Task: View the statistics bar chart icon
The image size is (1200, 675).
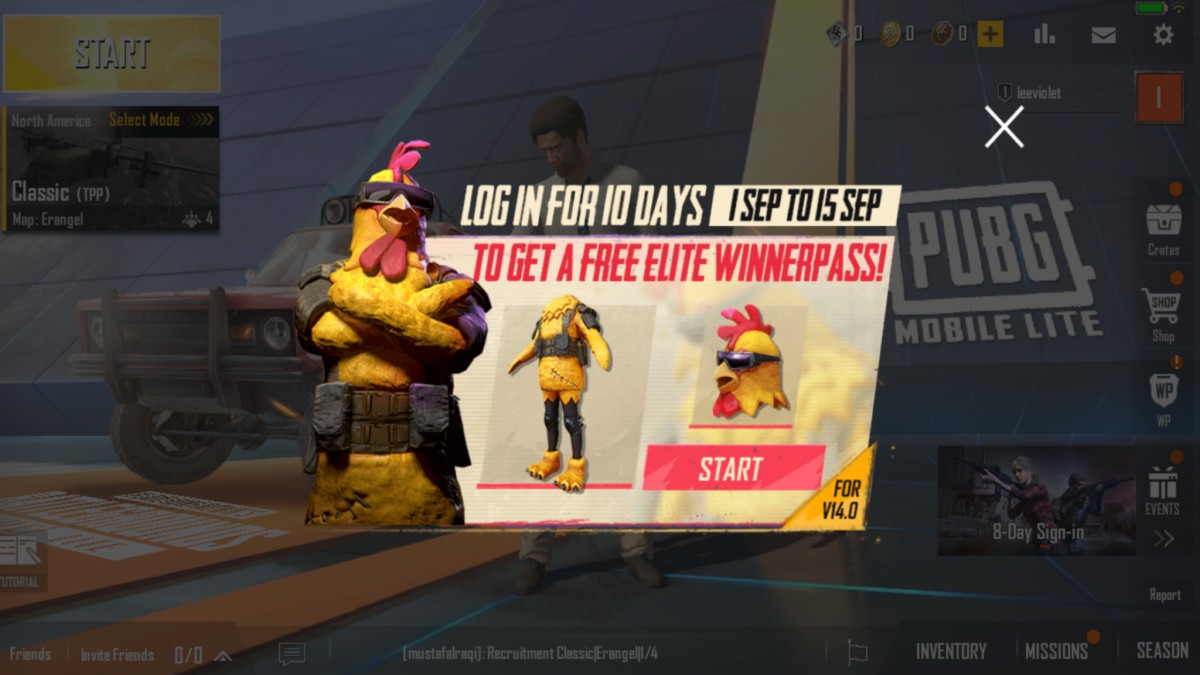Action: coord(1044,35)
